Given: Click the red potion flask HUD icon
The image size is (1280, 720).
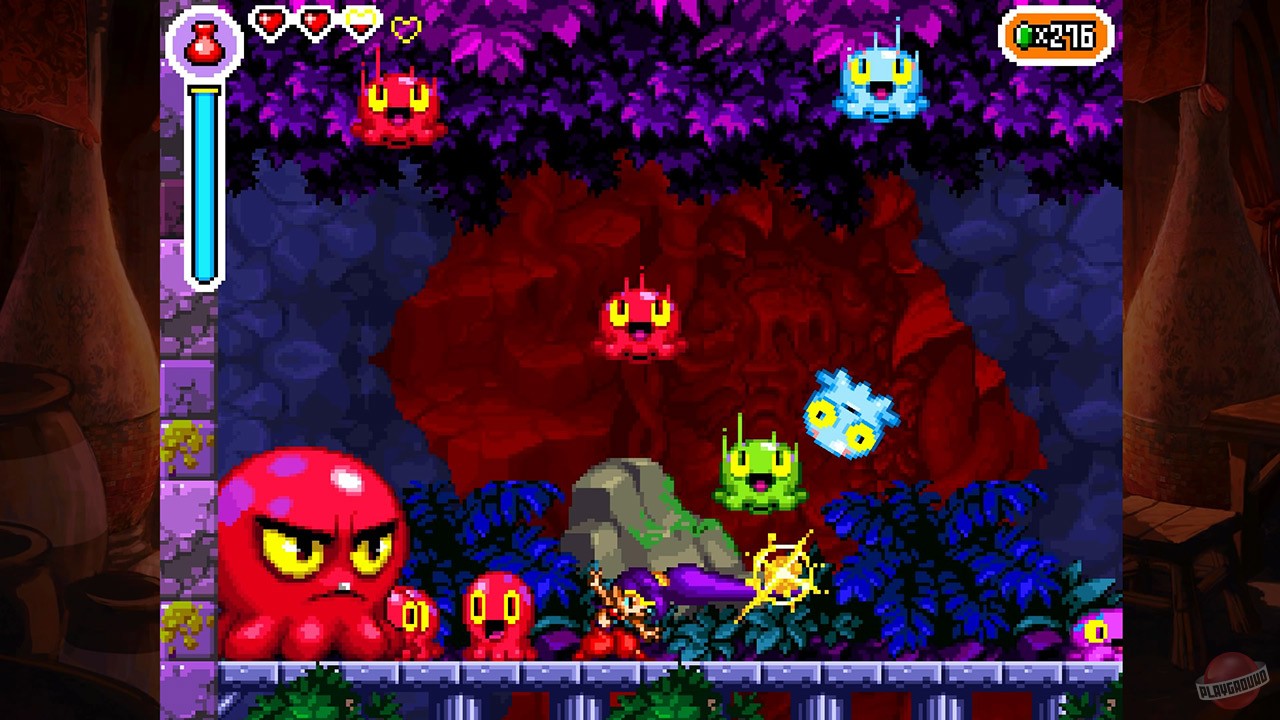Looking at the screenshot, I should (x=203, y=45).
